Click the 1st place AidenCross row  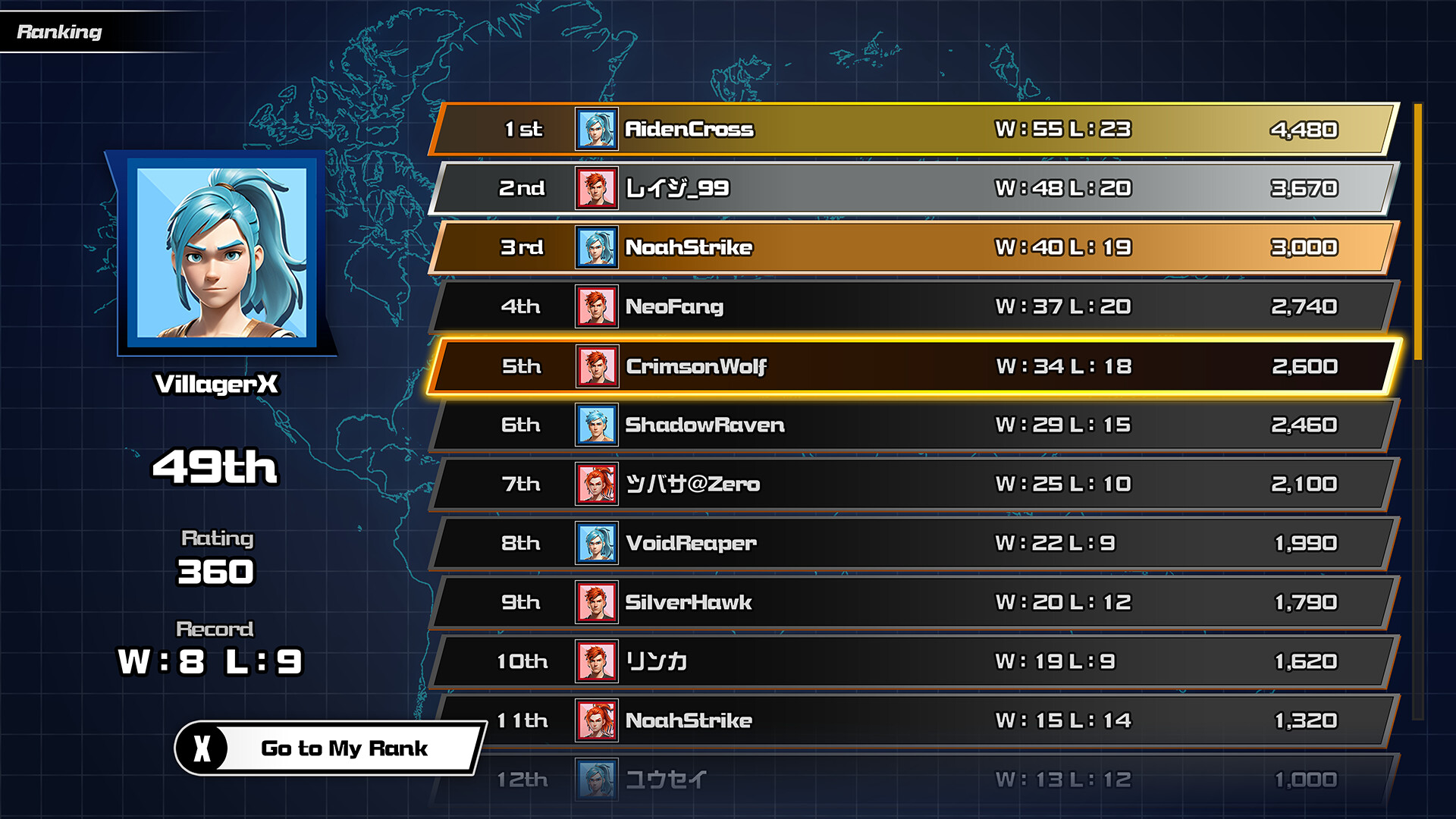point(872,129)
